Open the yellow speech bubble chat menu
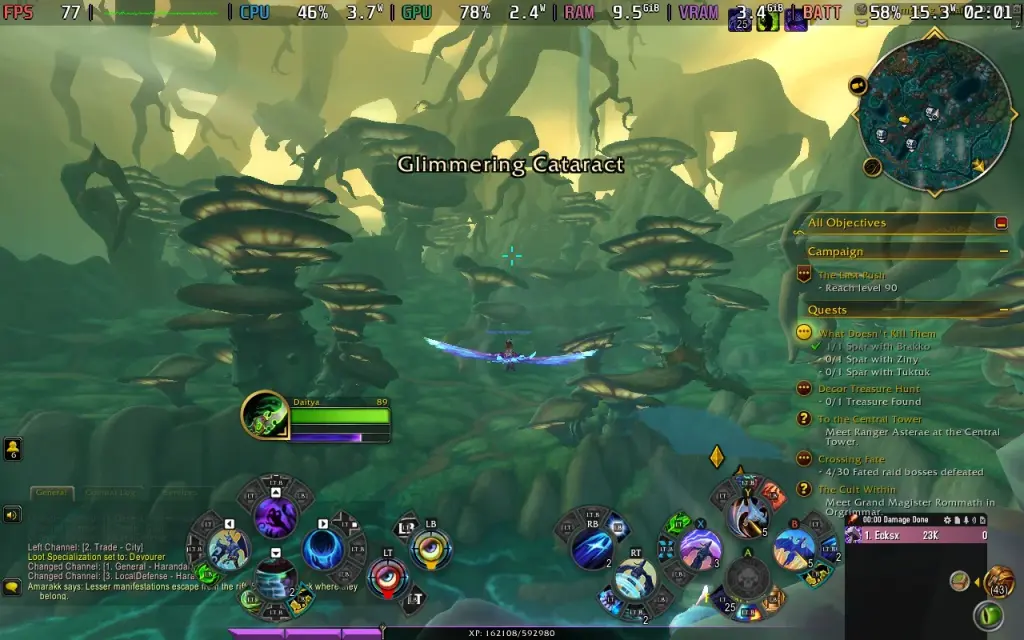1024x640 pixels. point(12,587)
